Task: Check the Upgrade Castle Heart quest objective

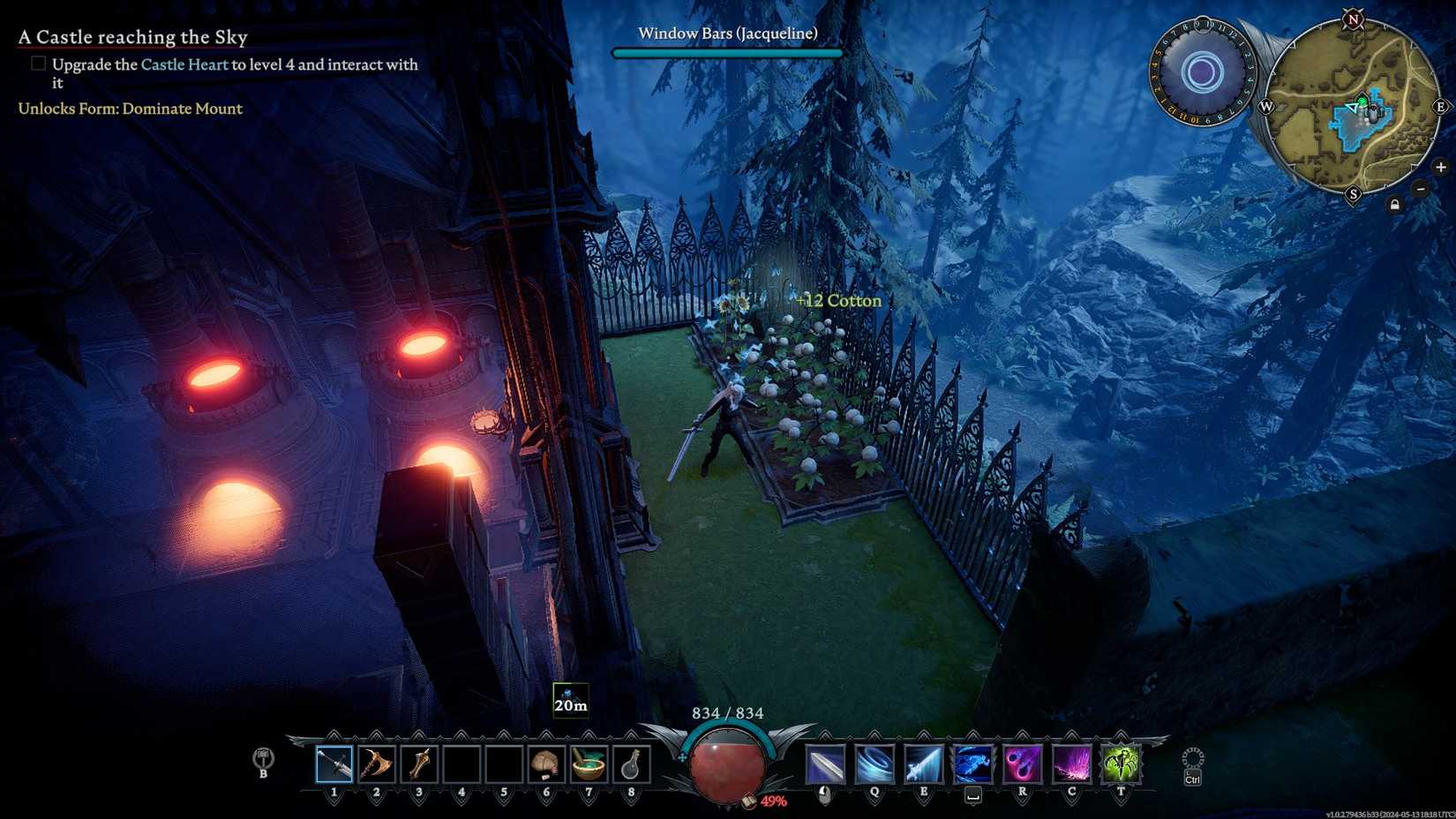Action: coord(39,63)
